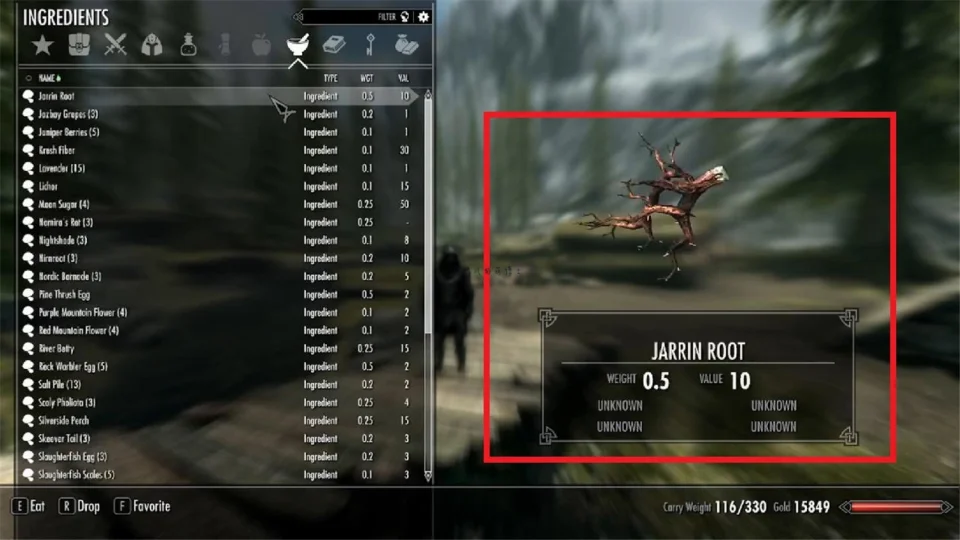Select the Salt Pile row

60,384
